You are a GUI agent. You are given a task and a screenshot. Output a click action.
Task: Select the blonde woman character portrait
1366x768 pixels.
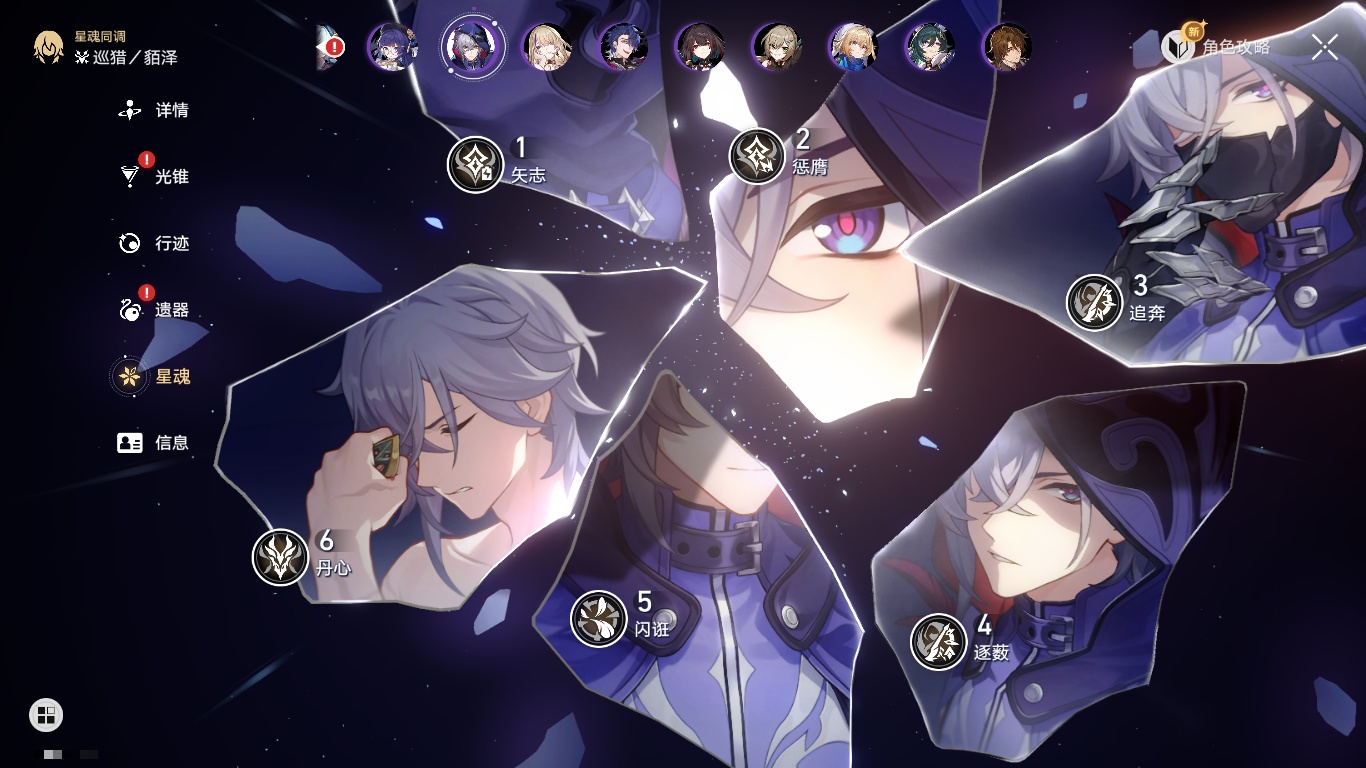pyautogui.click(x=547, y=46)
